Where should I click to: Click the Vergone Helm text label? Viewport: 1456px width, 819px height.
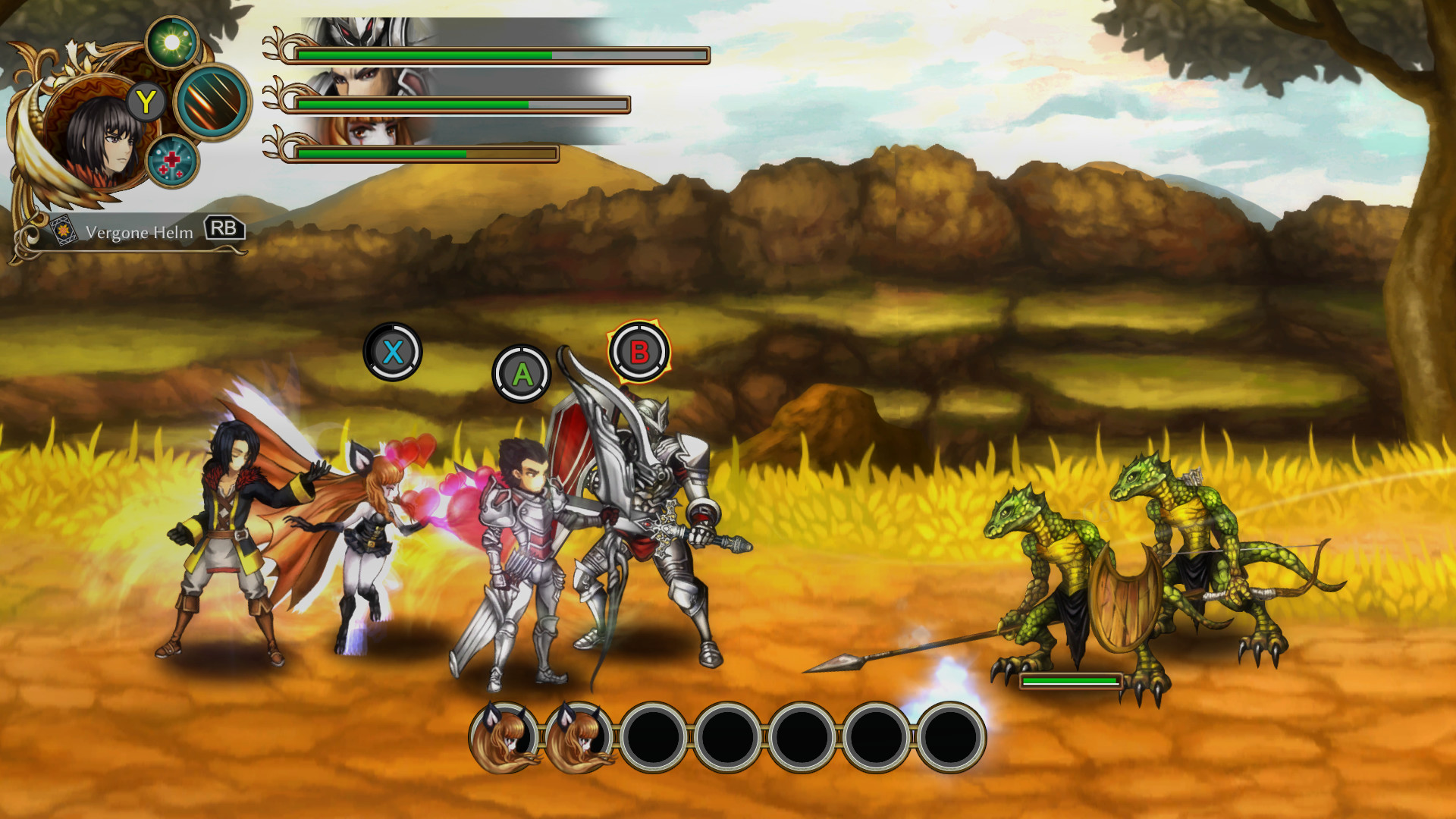[x=139, y=233]
